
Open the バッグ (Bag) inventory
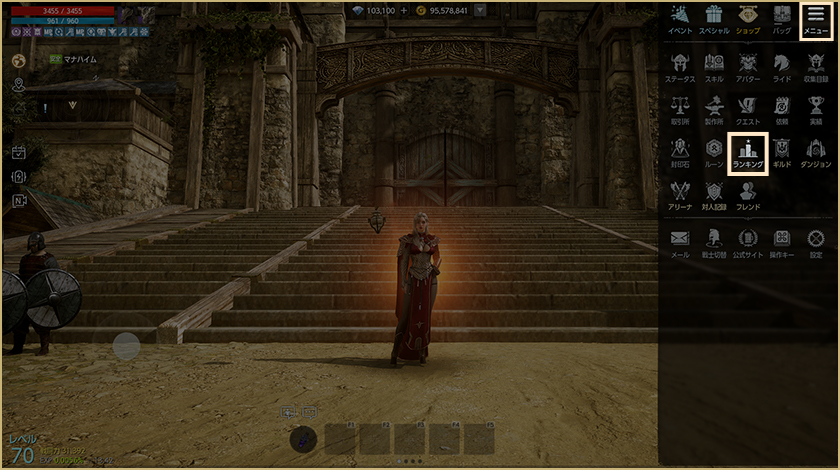[782, 19]
